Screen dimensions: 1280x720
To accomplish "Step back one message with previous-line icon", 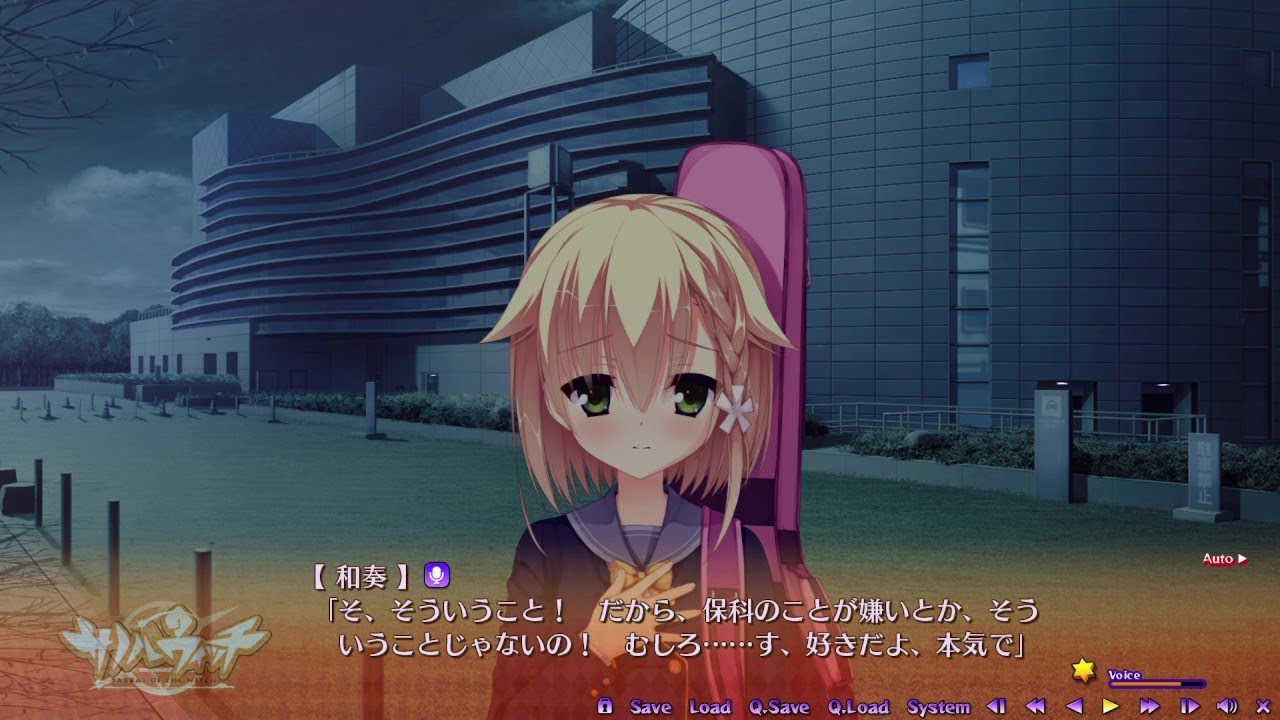I will [998, 706].
